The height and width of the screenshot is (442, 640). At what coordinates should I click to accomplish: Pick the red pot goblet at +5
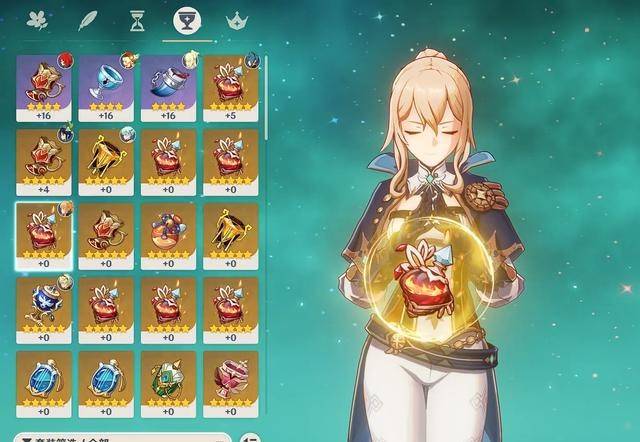point(231,87)
